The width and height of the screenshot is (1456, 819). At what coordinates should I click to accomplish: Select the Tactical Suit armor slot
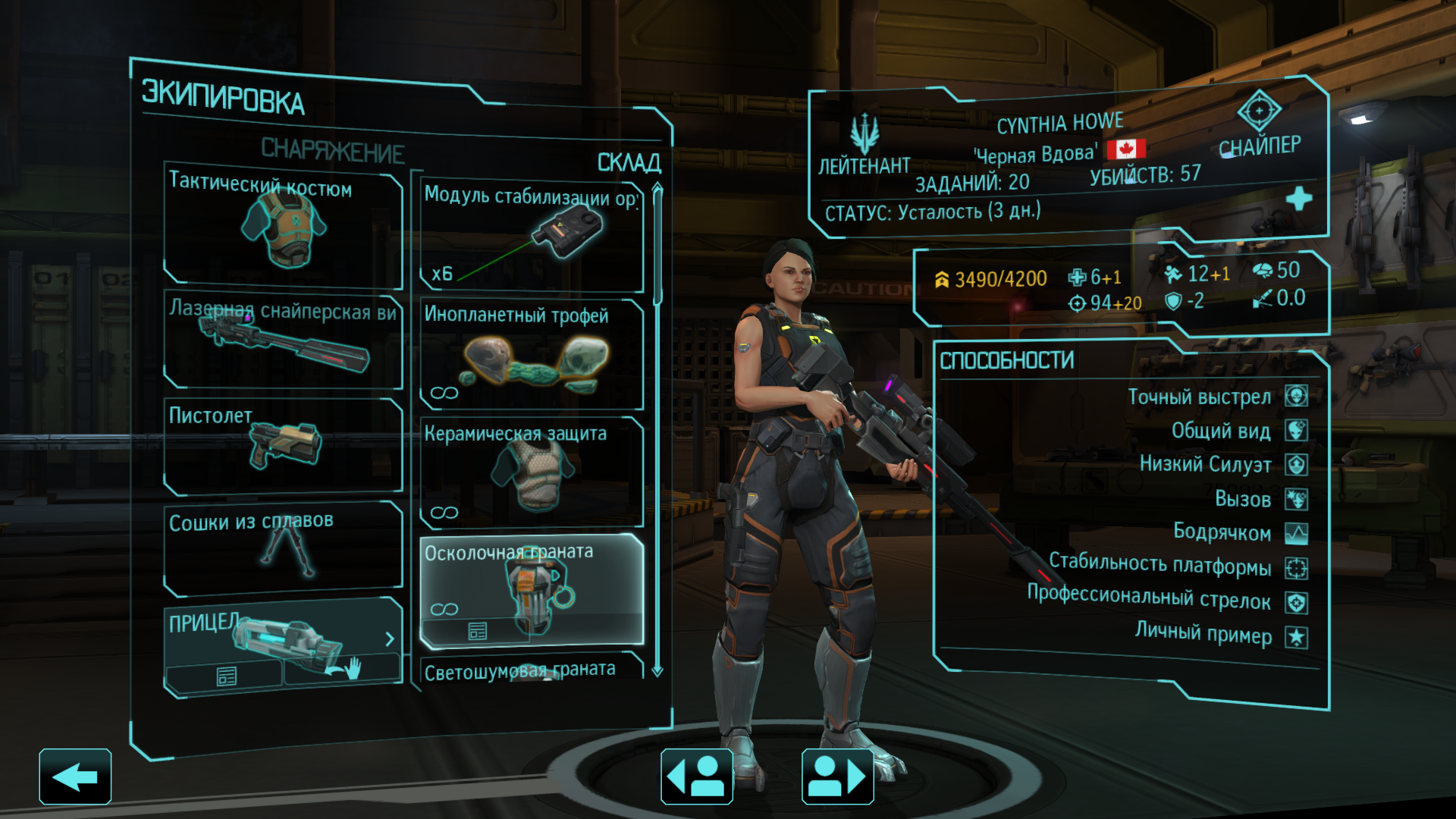pyautogui.click(x=283, y=226)
